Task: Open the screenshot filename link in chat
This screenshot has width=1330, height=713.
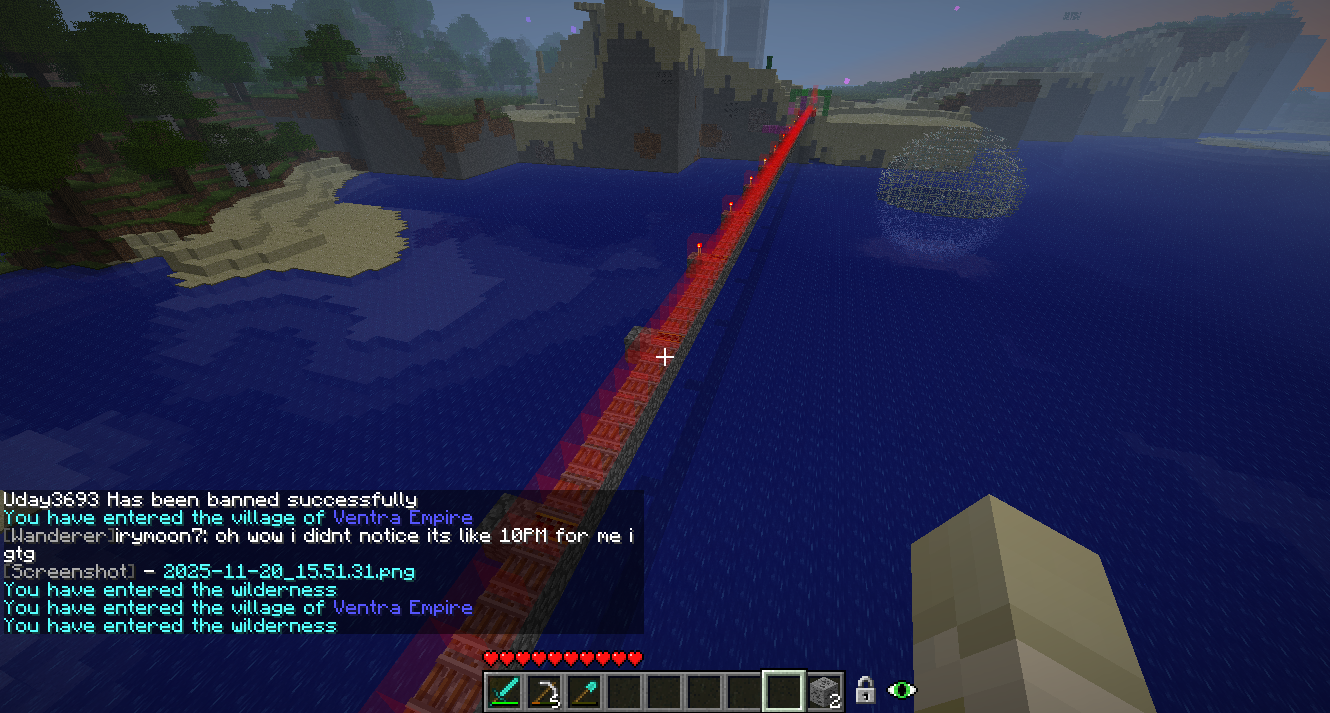Action: (288, 572)
